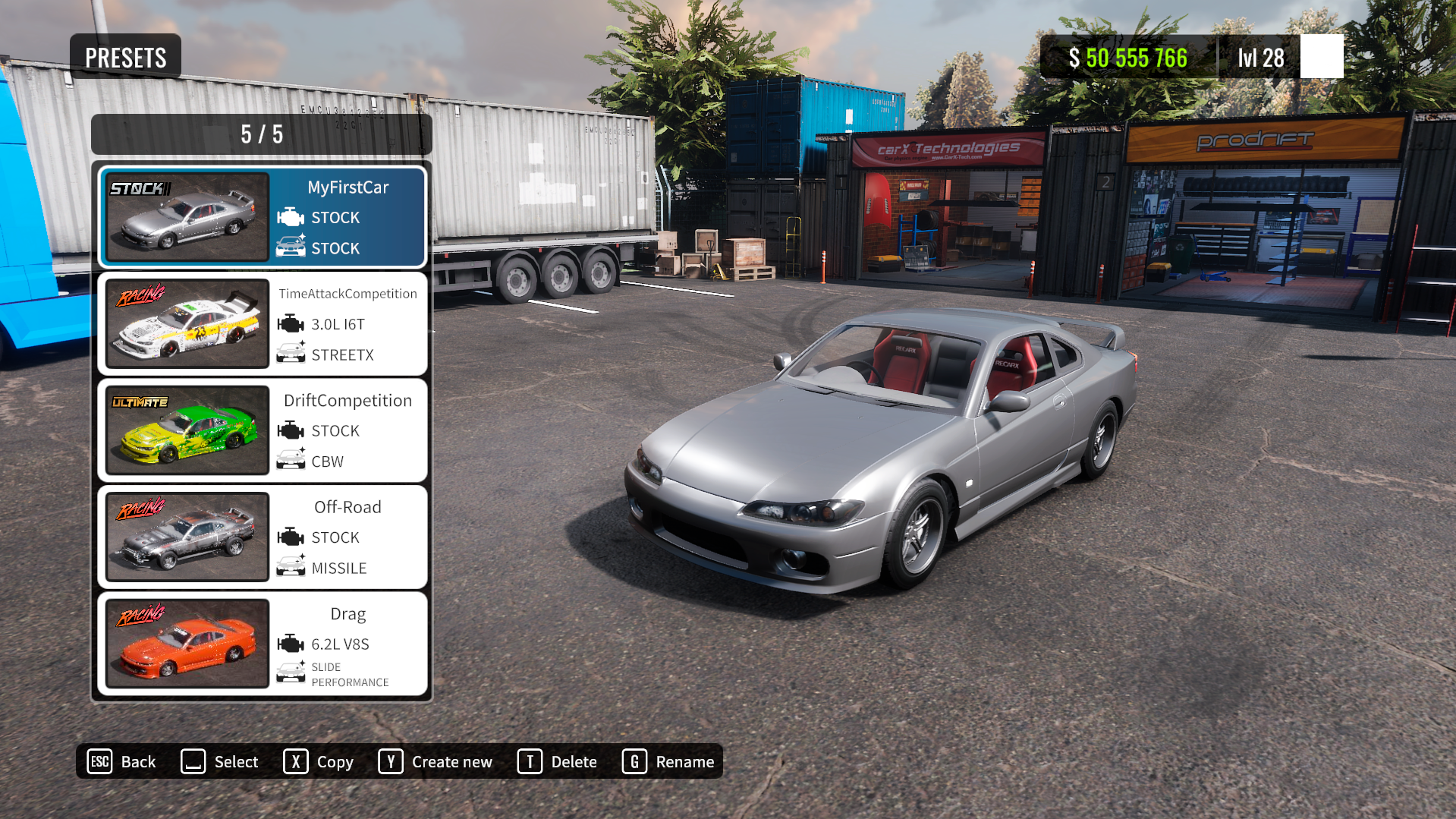Screen dimensions: 1456x819
Task: Create new preset
Action: coord(436,761)
